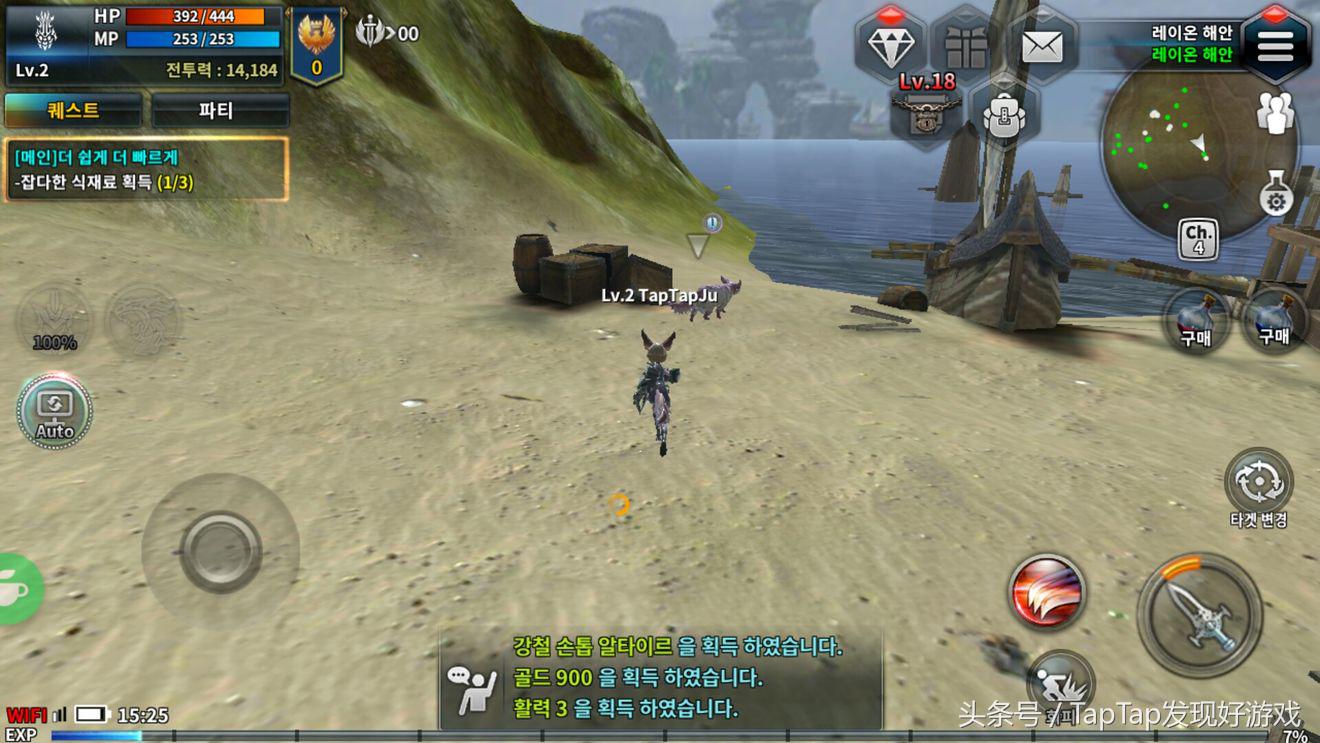Screen dimensions: 1320x743
Task: Open the party members silhouette icon
Action: 1276,112
